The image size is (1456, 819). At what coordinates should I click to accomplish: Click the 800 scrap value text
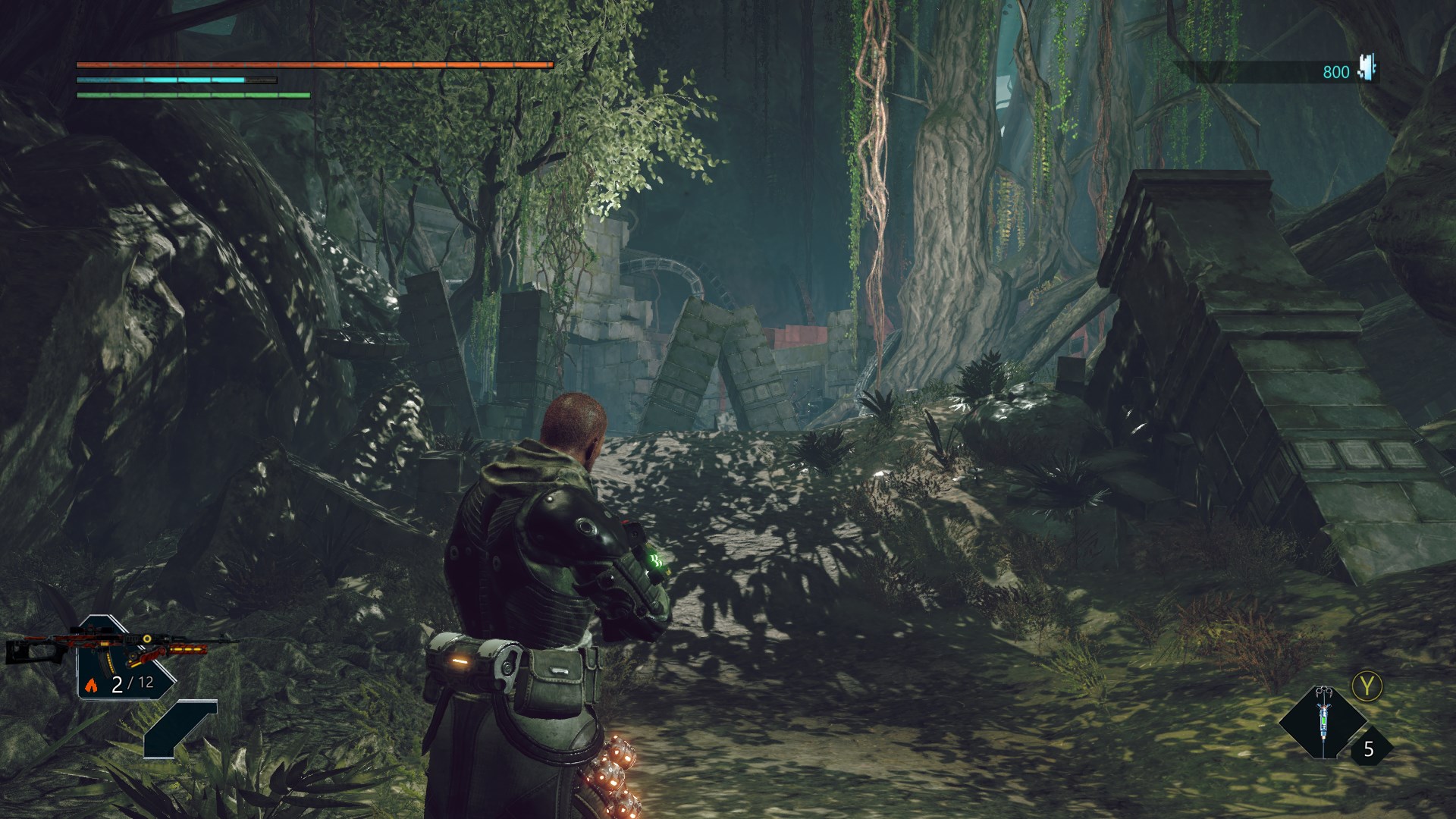click(x=1336, y=71)
